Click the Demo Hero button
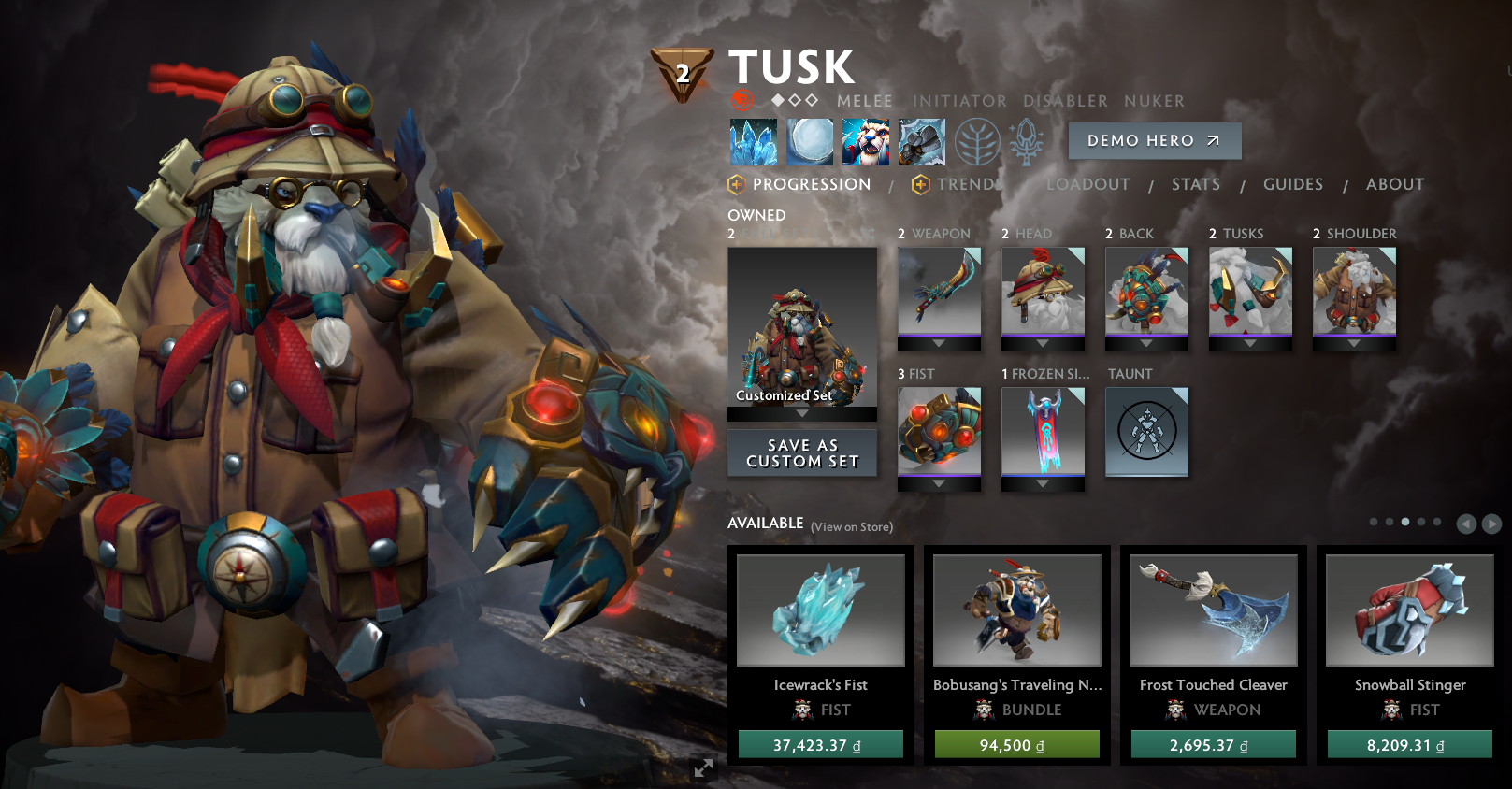1512x789 pixels. point(1154,141)
